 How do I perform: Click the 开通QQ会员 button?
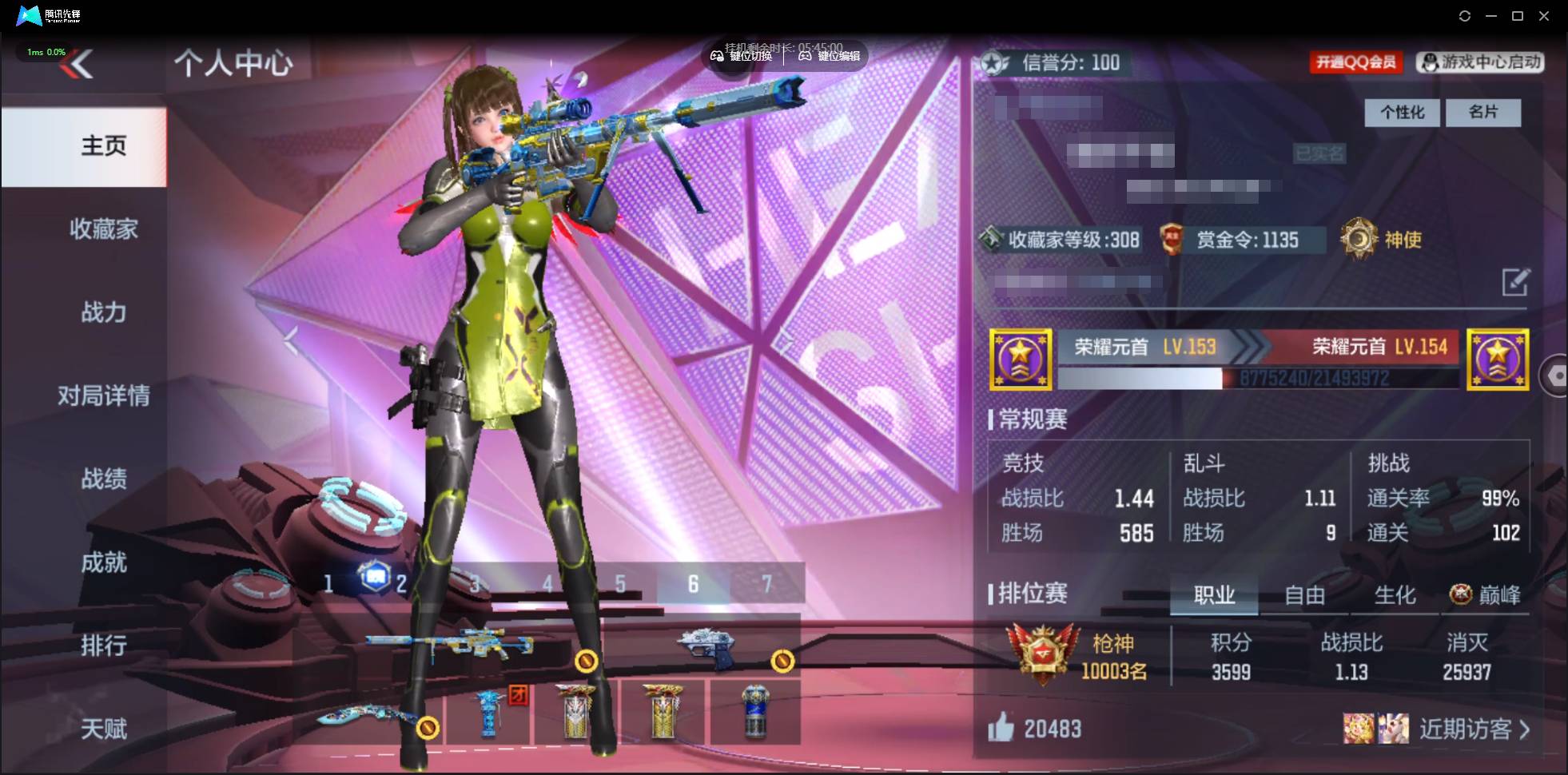pos(1357,62)
